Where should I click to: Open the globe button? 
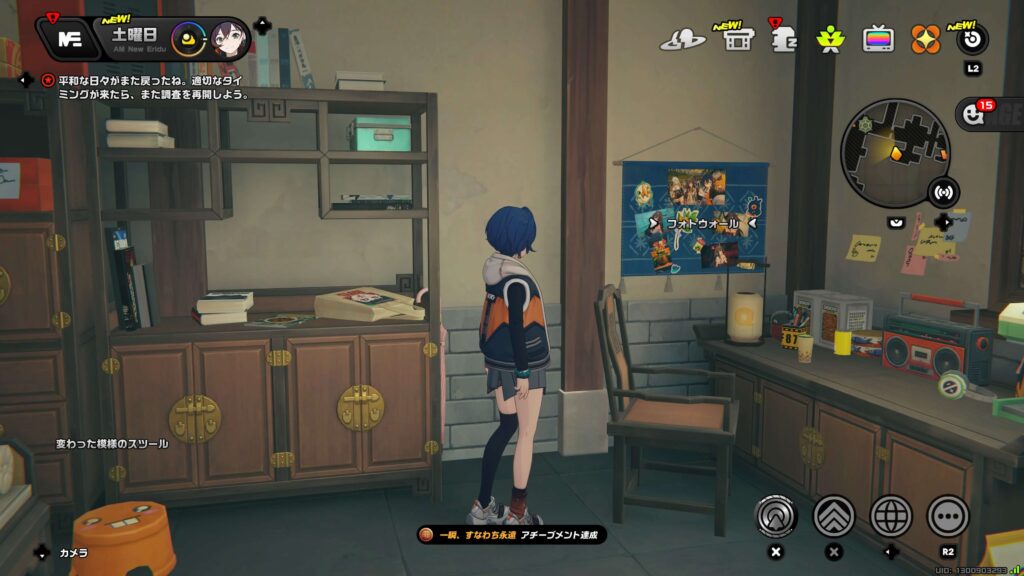pyautogui.click(x=891, y=516)
